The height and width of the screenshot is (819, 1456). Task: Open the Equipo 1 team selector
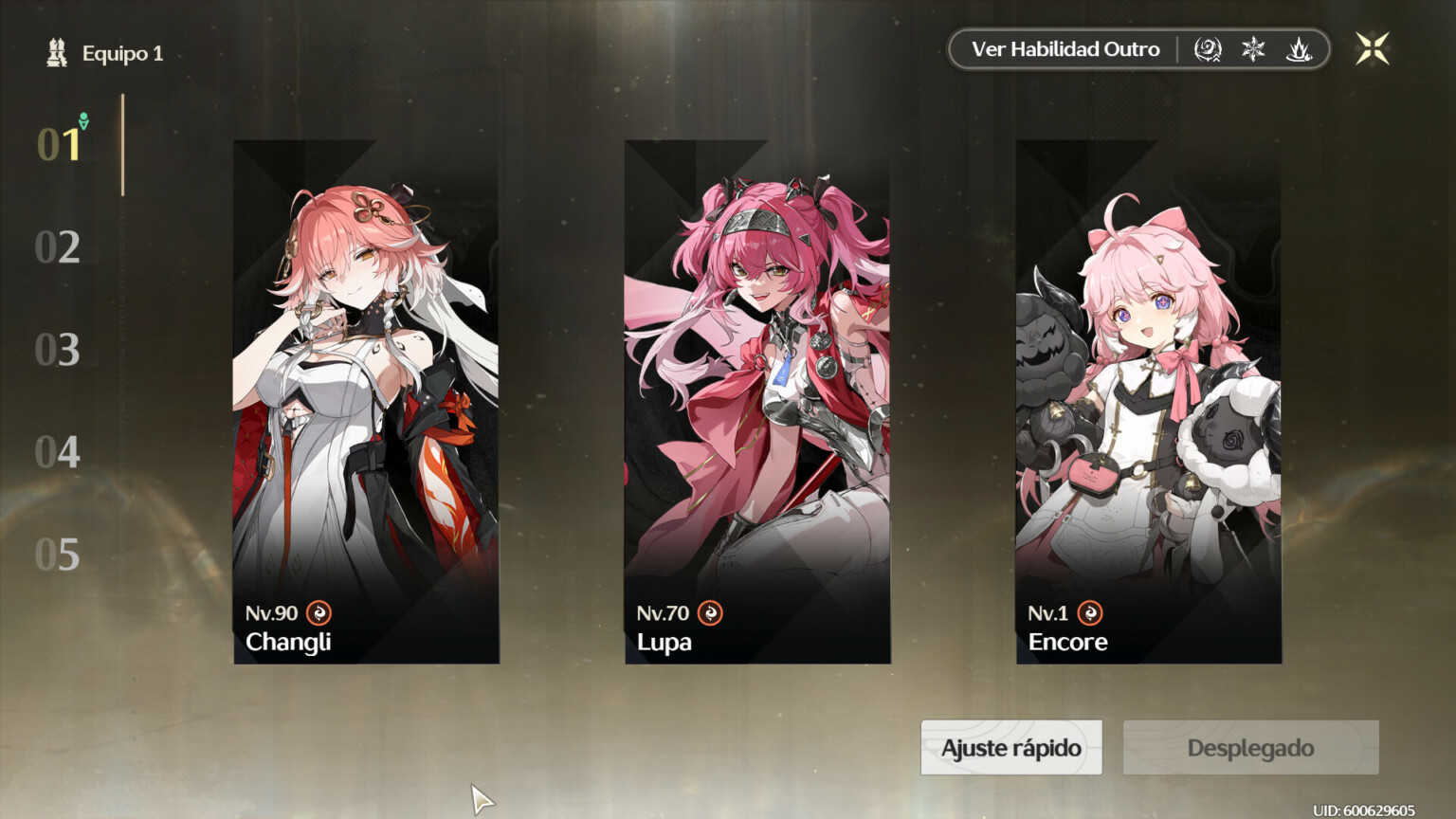(x=122, y=52)
